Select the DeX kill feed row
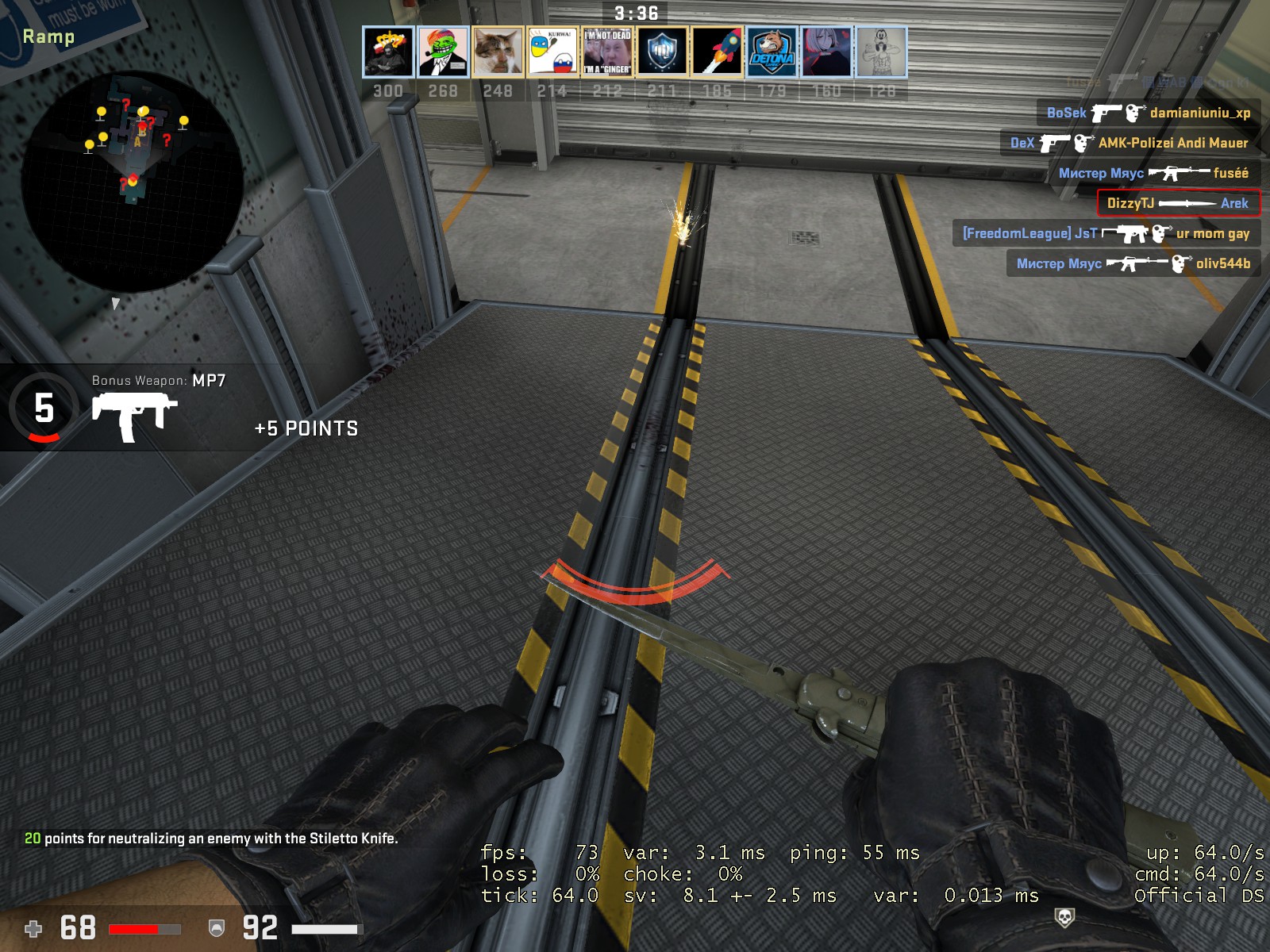This screenshot has width=1270, height=952. tap(1130, 143)
